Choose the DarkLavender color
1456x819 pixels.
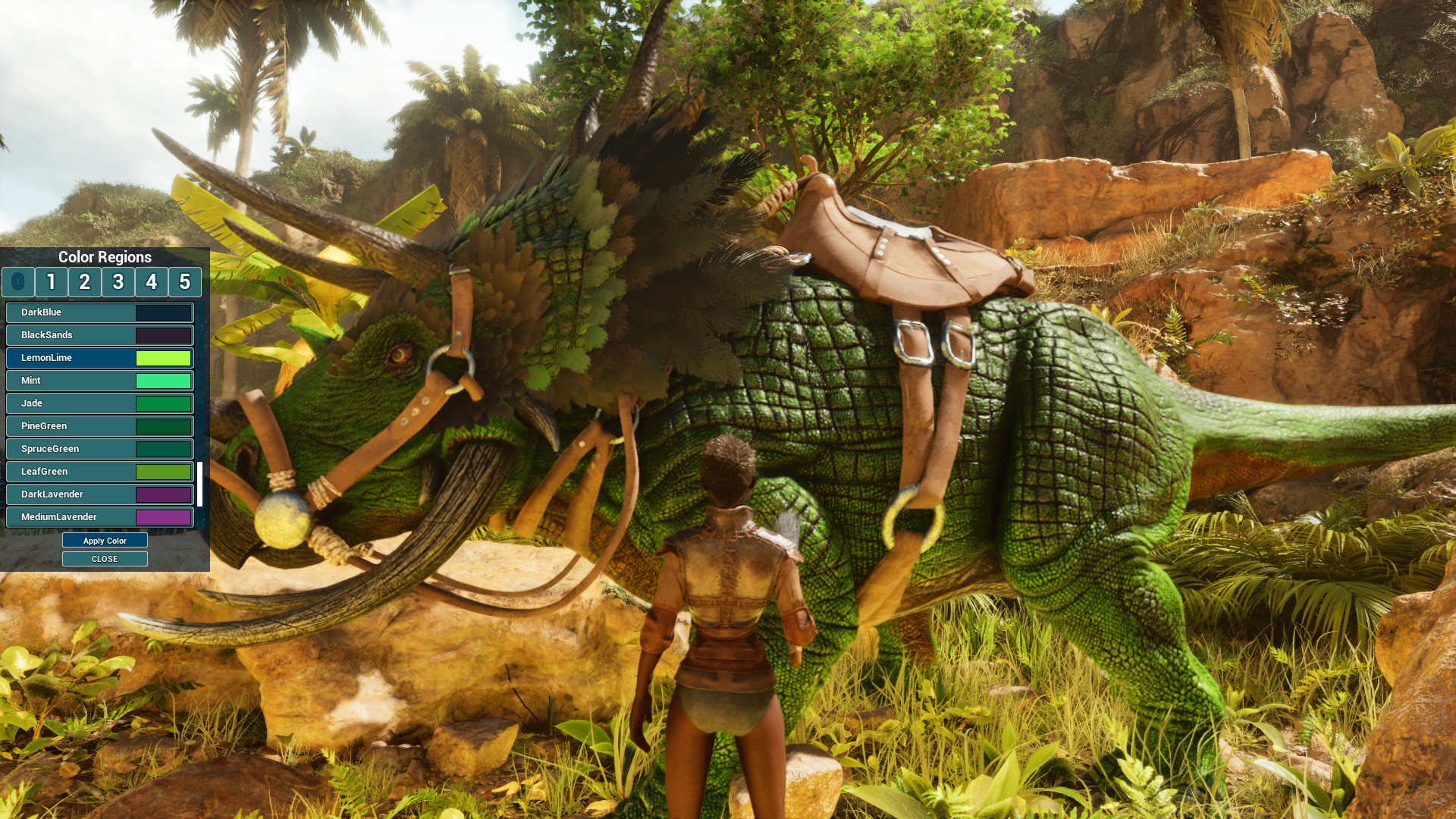100,494
